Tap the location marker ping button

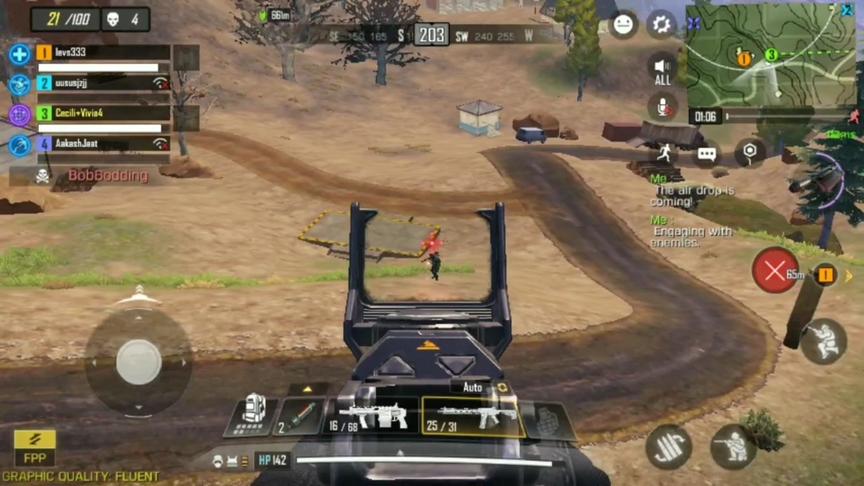(x=750, y=152)
